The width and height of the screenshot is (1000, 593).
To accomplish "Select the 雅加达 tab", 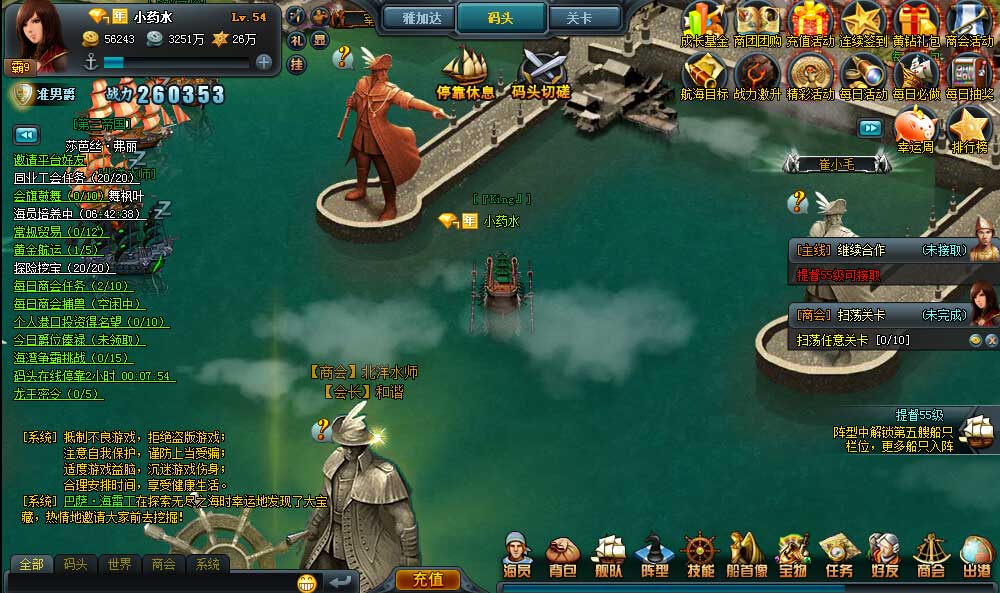I will pyautogui.click(x=421, y=18).
